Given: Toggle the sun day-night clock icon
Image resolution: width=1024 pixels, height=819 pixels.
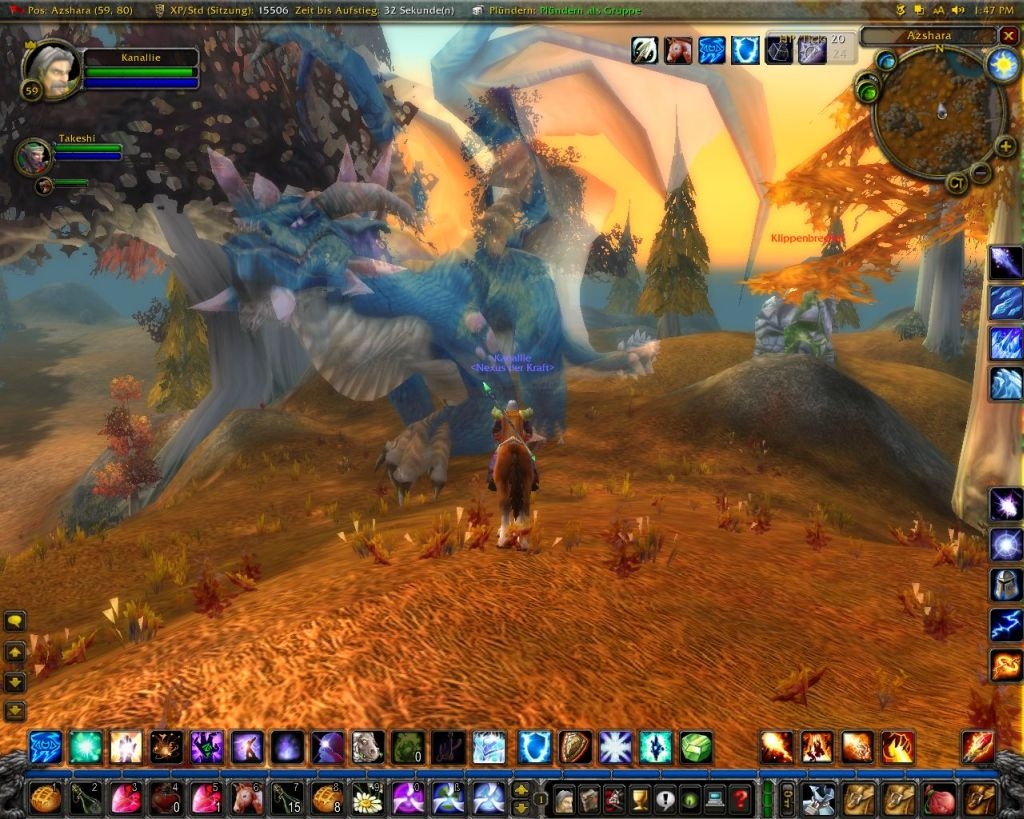Looking at the screenshot, I should (1001, 65).
